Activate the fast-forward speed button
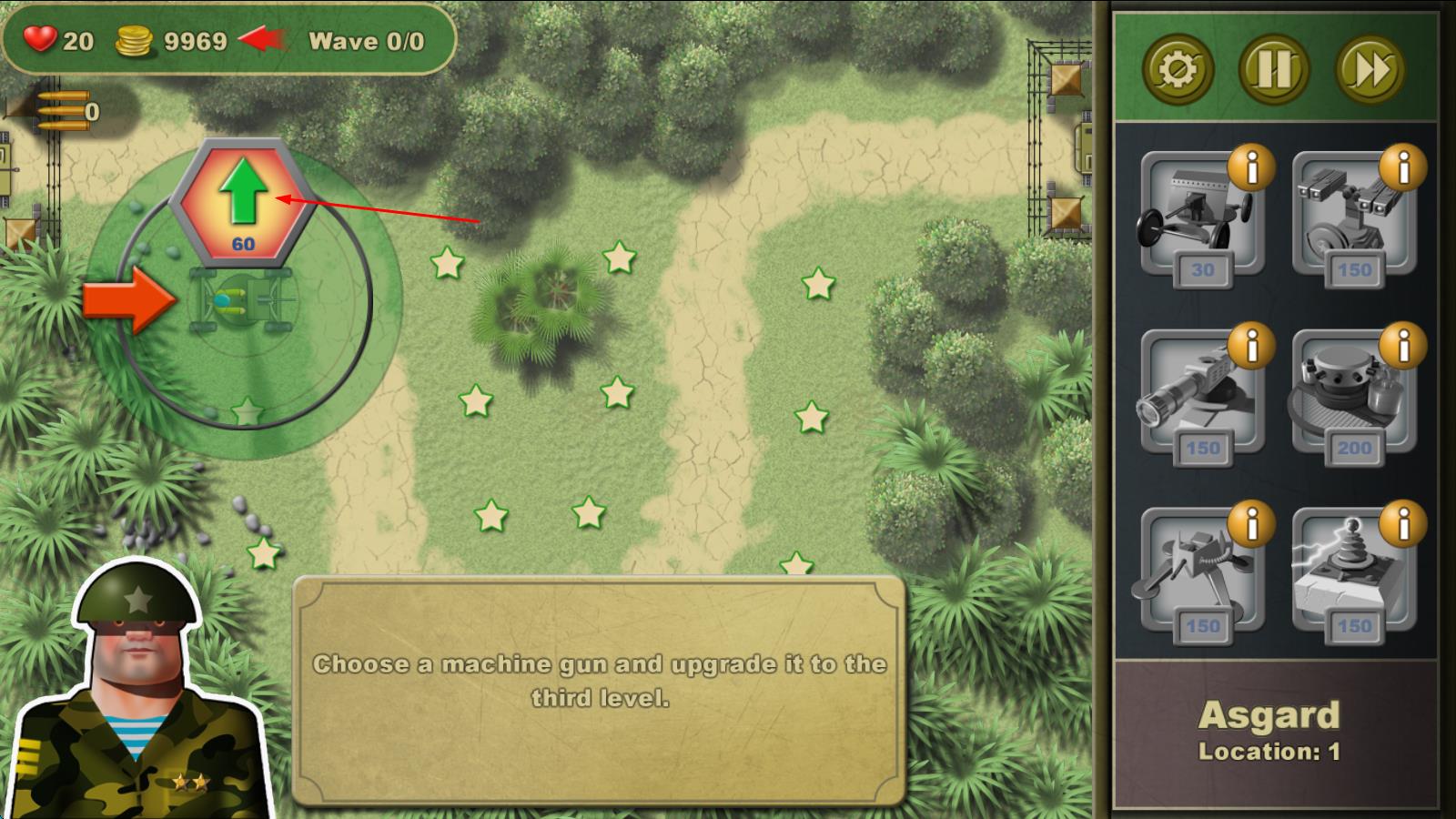1456x819 pixels. click(x=1370, y=69)
